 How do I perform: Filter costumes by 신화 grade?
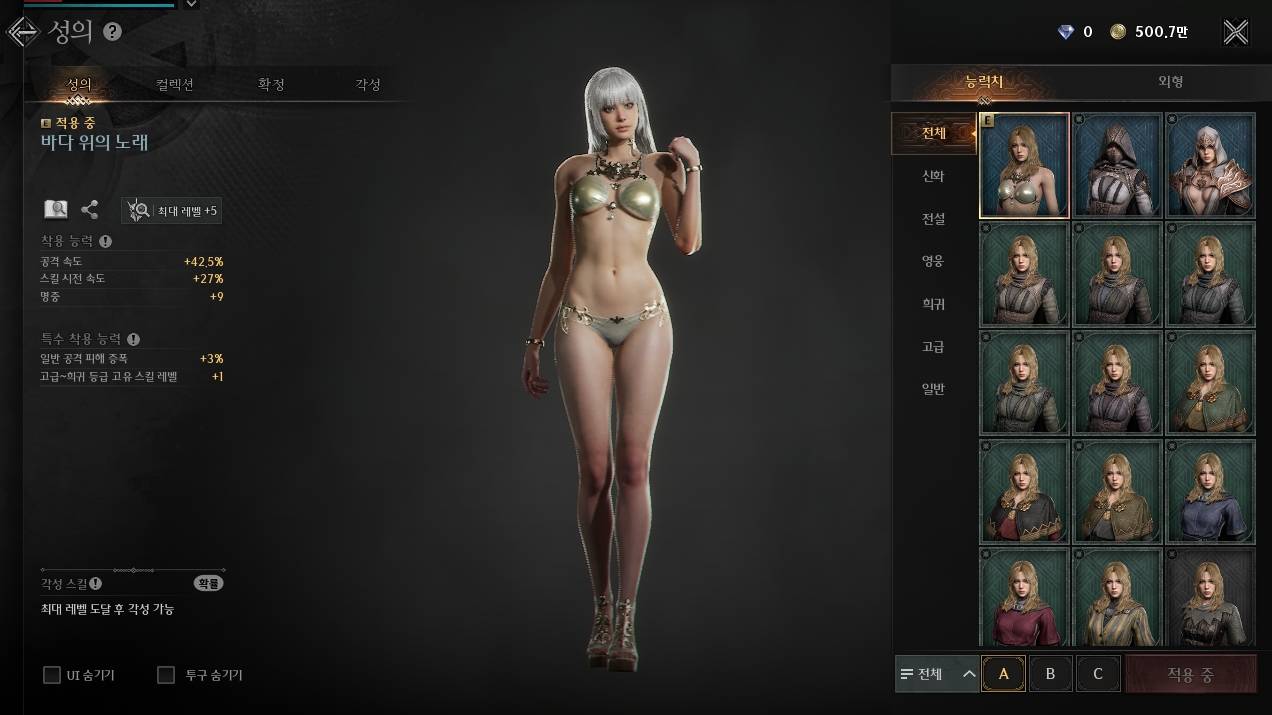click(x=933, y=176)
